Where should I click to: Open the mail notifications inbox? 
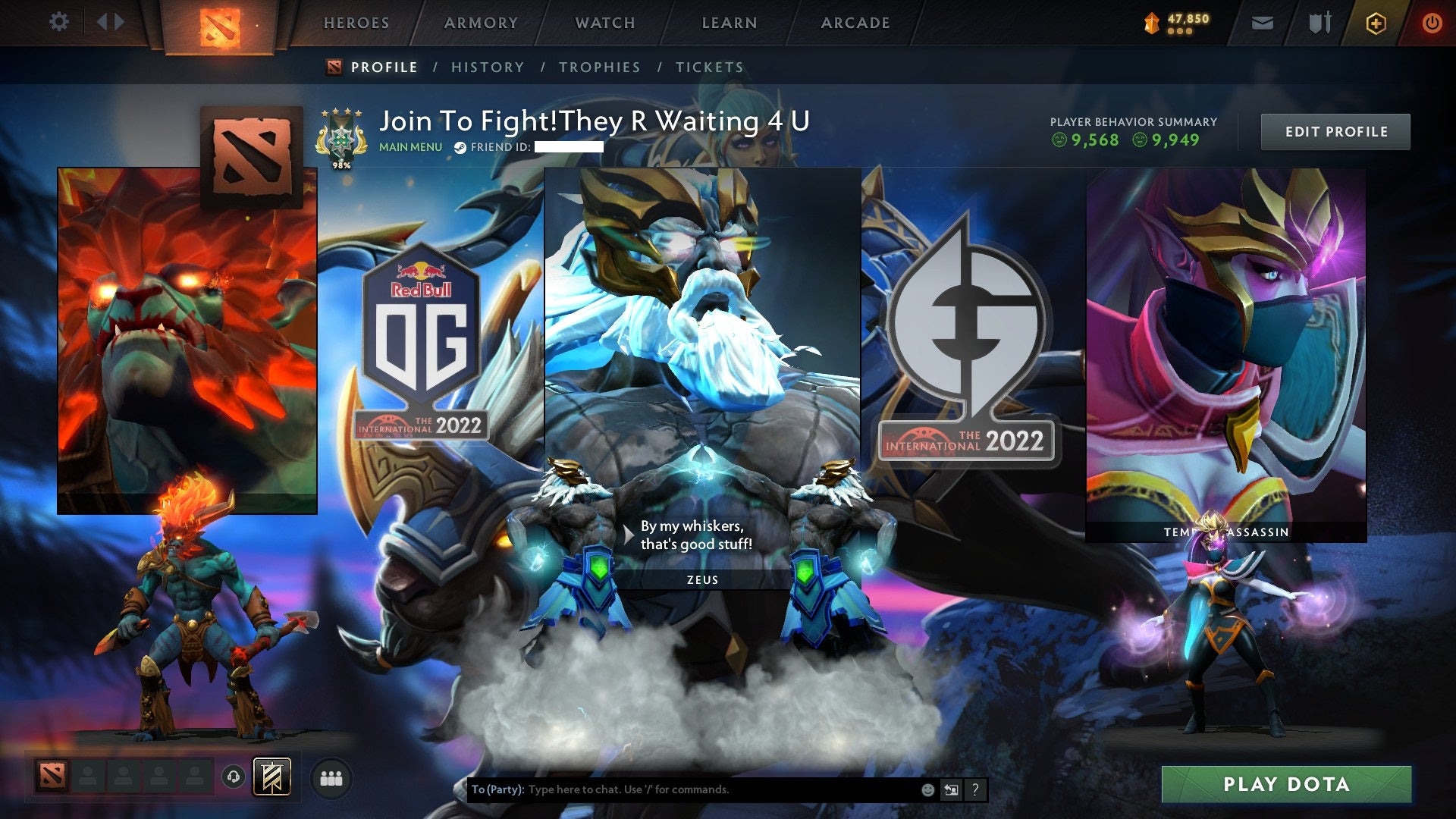pyautogui.click(x=1262, y=22)
